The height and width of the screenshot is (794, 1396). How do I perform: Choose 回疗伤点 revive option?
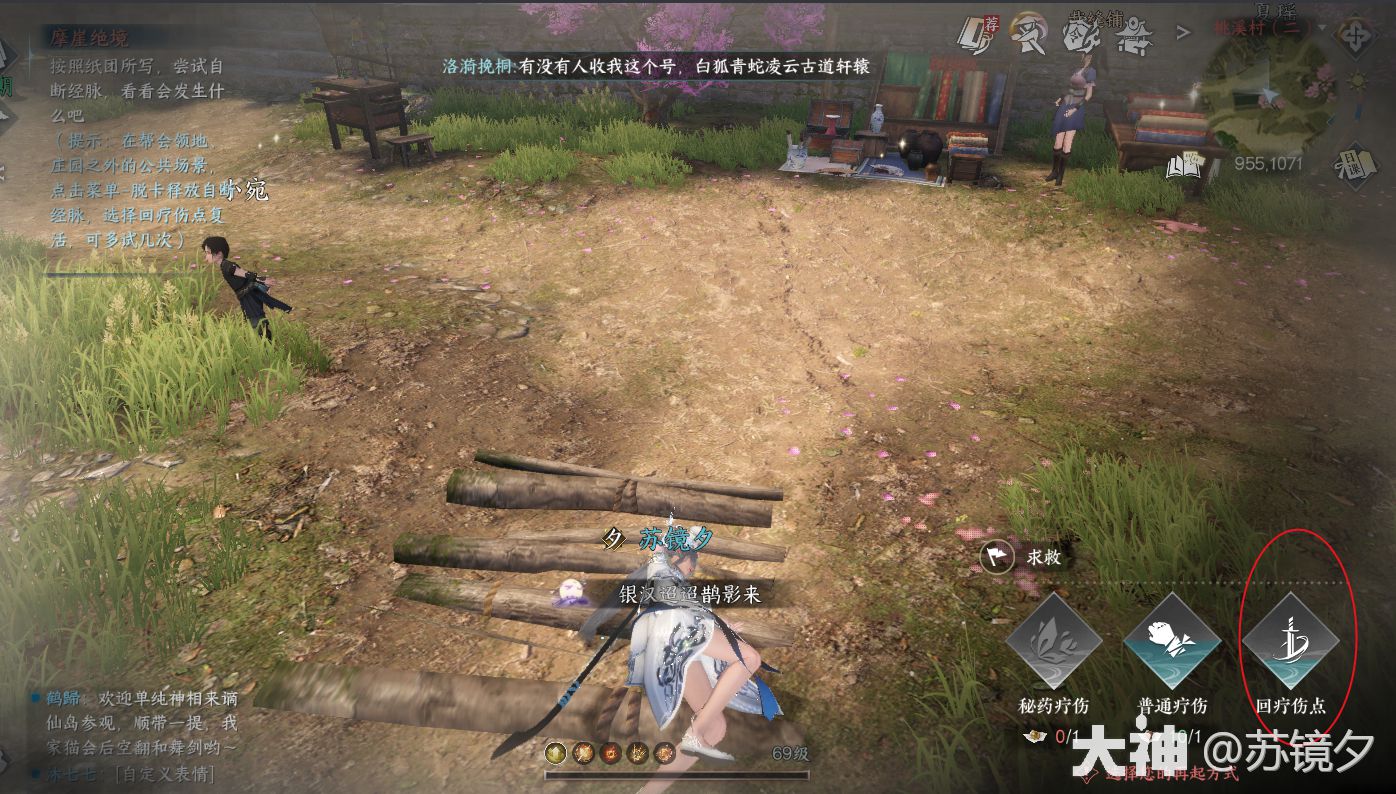coord(1290,643)
